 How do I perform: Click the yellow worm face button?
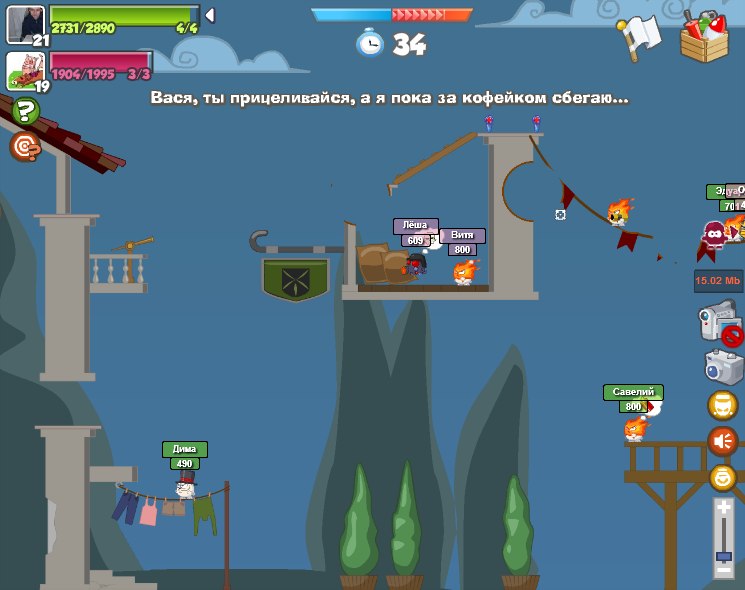723,405
